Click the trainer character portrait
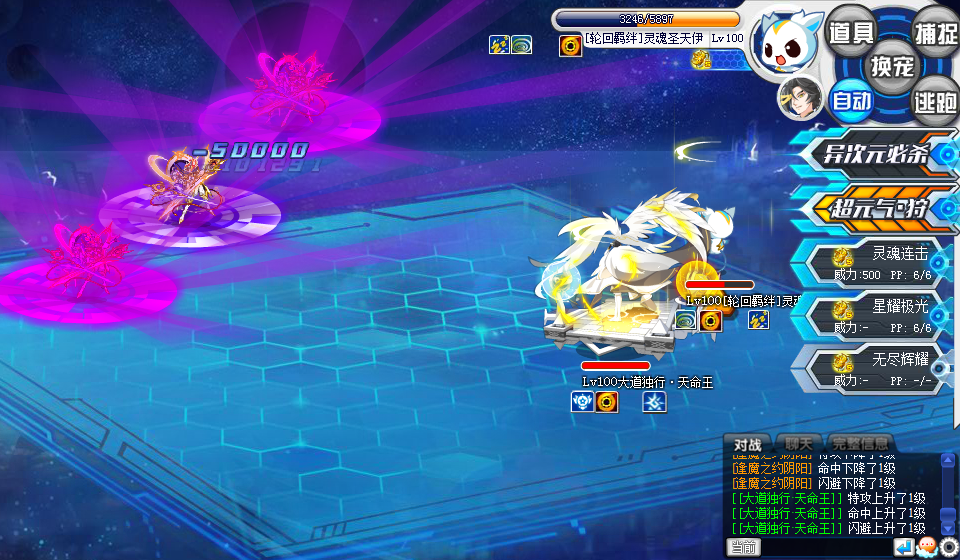This screenshot has width=960, height=560. (x=799, y=99)
